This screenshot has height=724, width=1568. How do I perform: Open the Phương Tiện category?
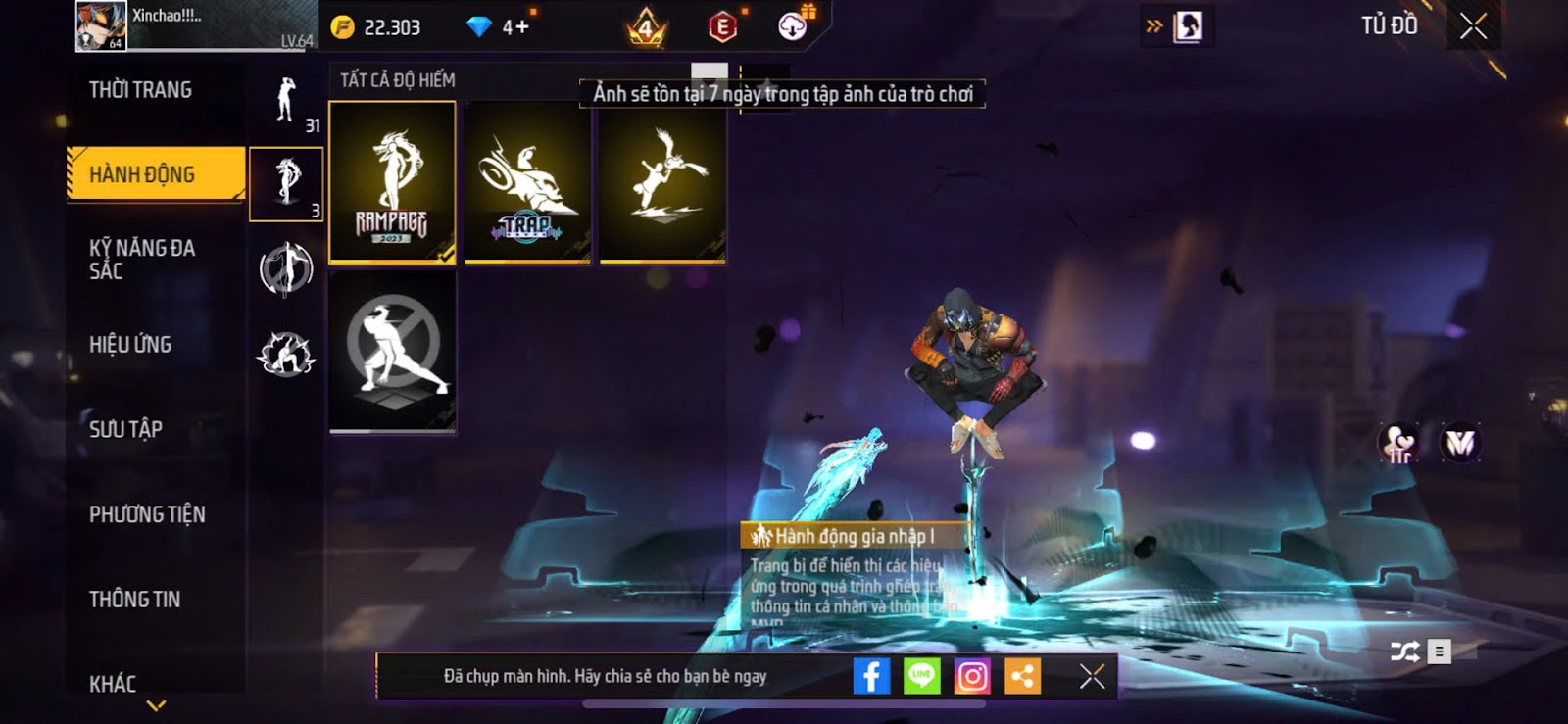pos(148,514)
